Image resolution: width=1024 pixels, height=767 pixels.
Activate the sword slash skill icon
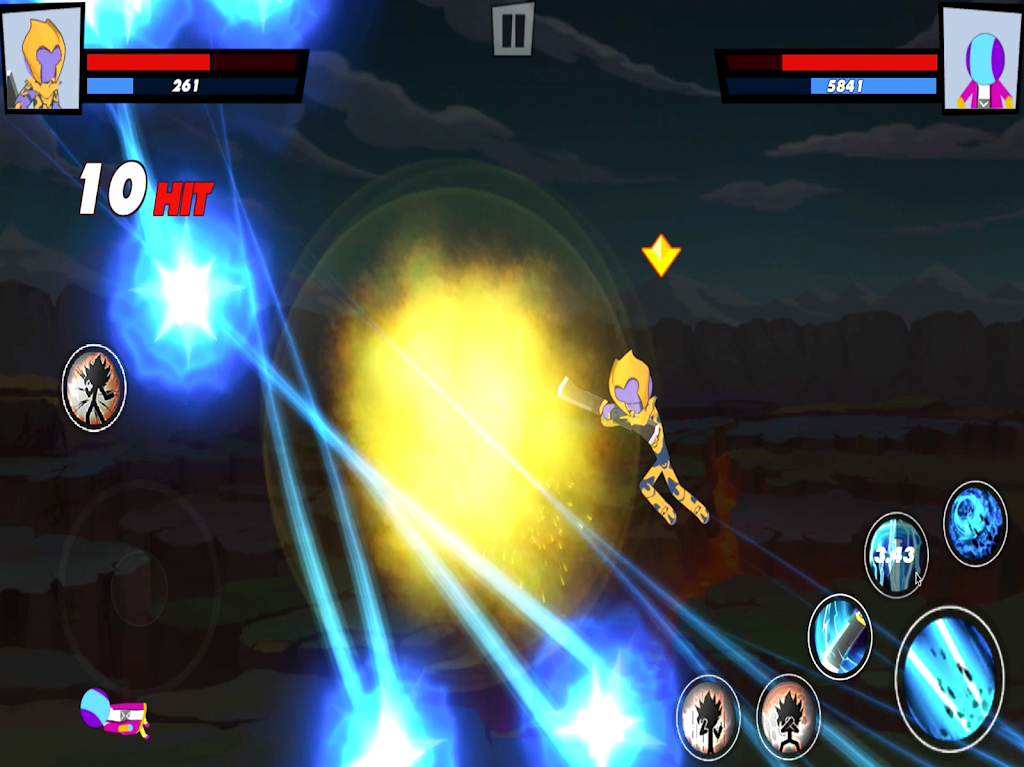coord(839,636)
